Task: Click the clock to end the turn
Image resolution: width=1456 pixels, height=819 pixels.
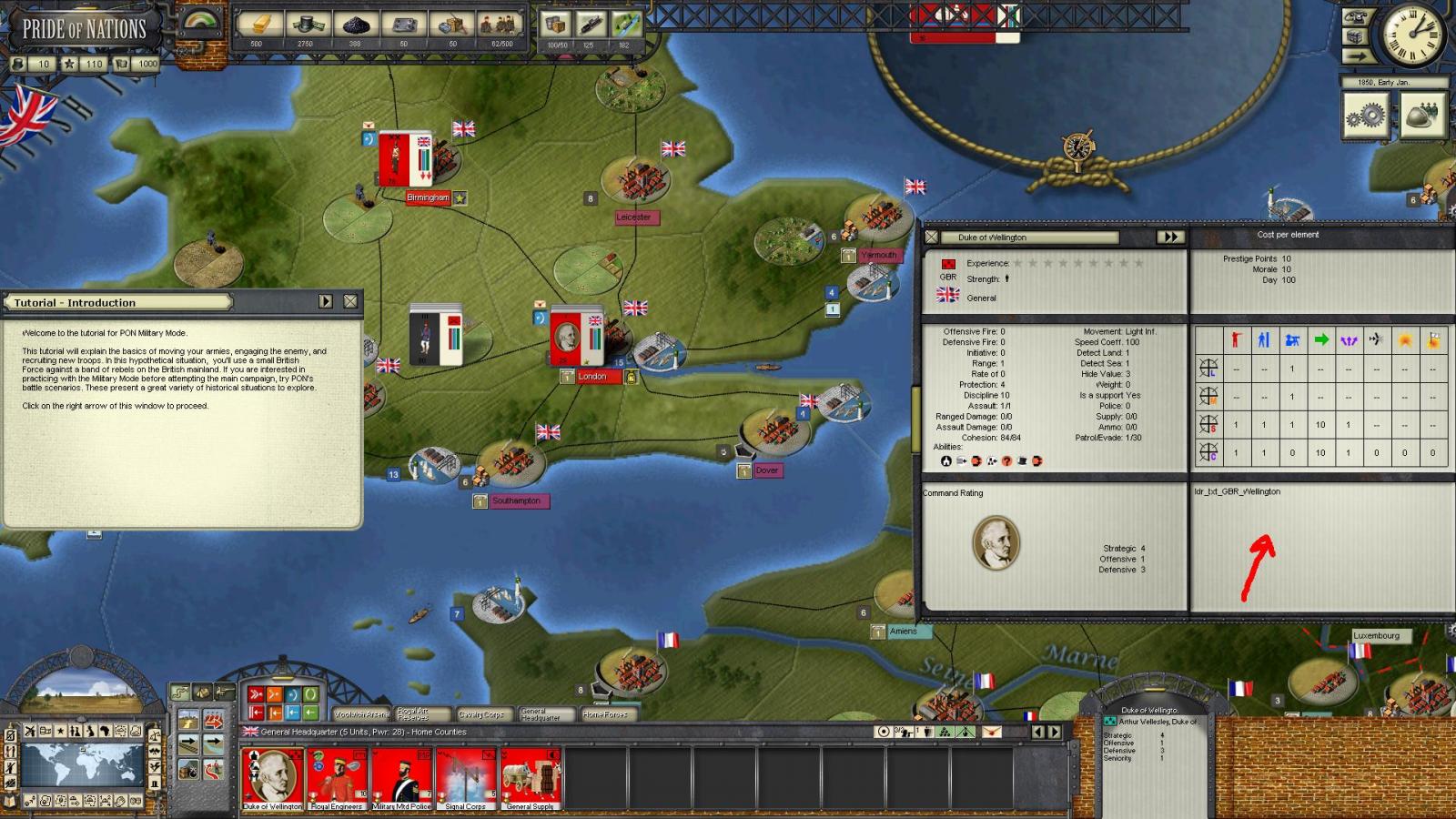Action: coord(1413,35)
